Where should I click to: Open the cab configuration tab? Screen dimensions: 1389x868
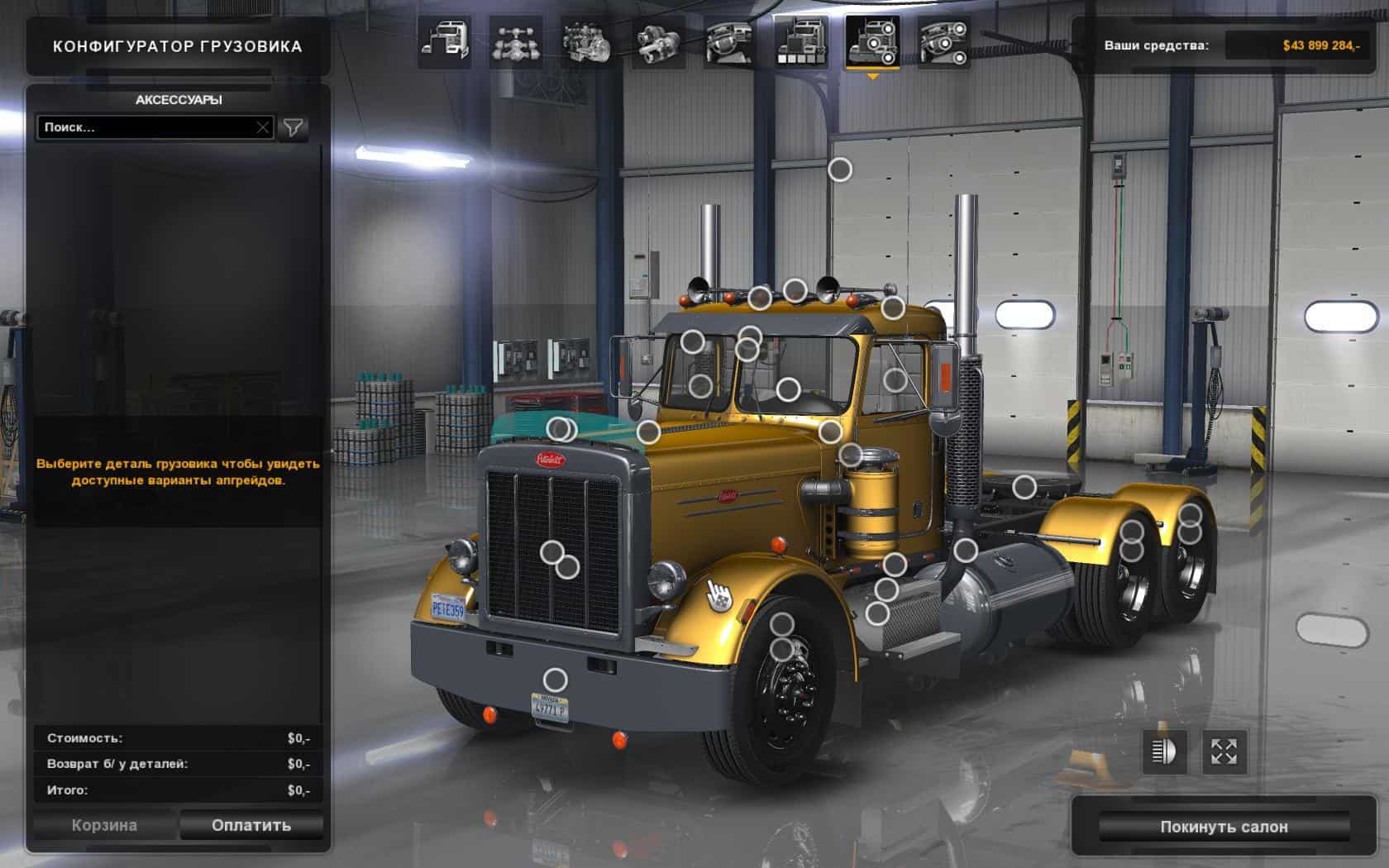click(x=445, y=41)
